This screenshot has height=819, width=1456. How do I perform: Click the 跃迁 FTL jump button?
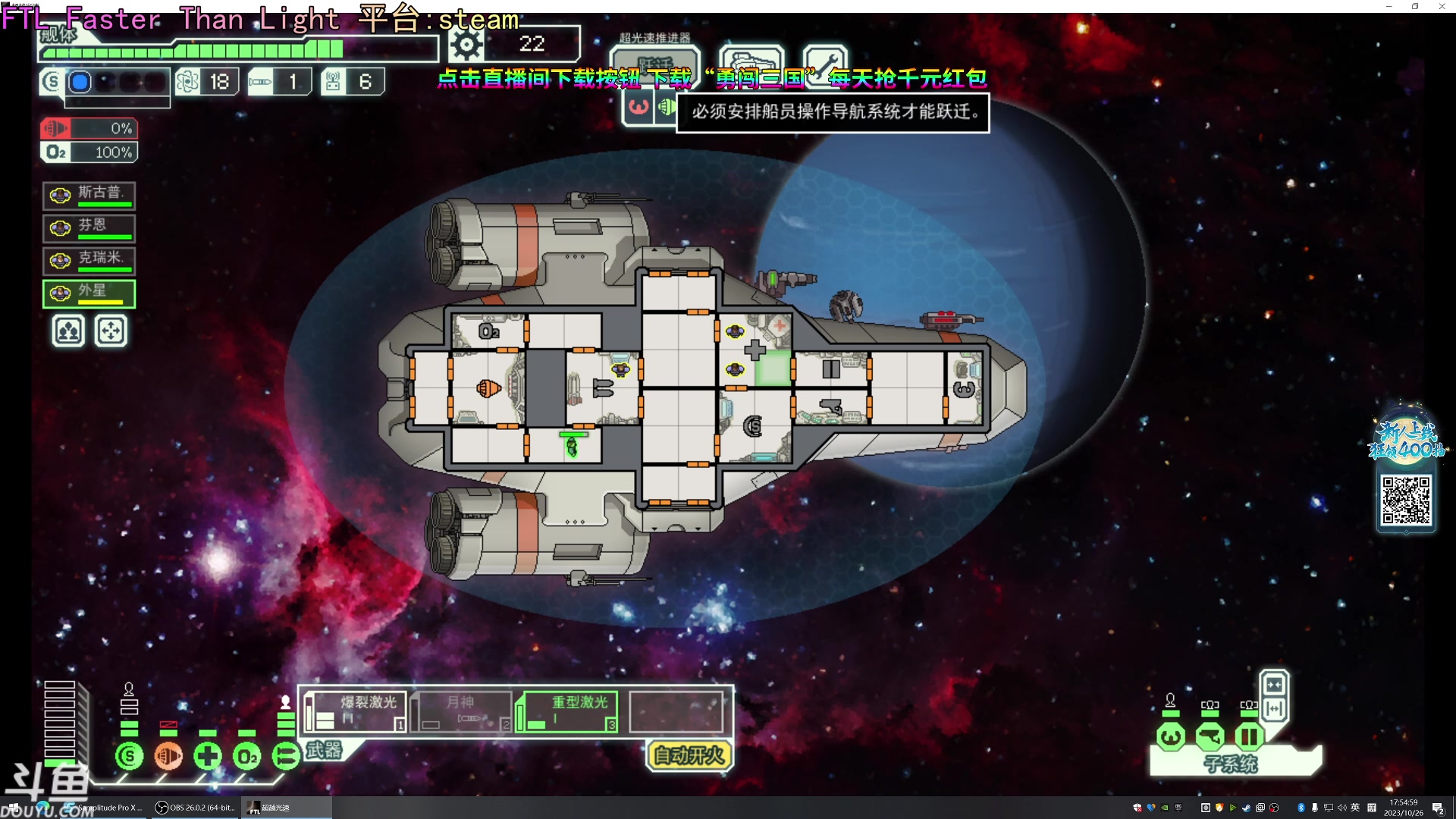pos(654,61)
